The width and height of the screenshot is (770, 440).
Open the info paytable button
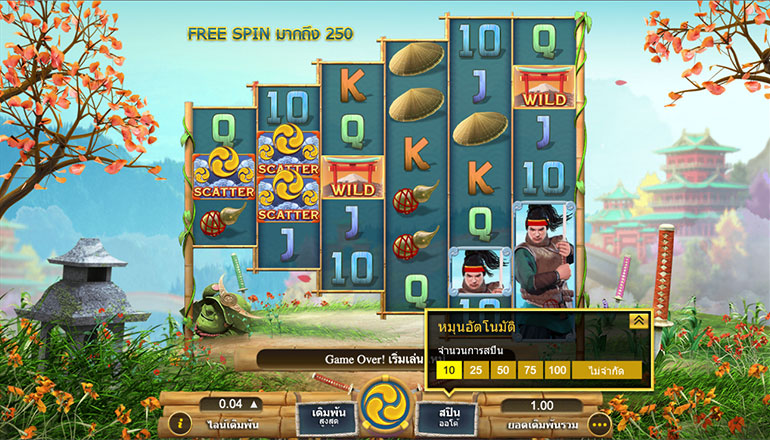tap(178, 424)
